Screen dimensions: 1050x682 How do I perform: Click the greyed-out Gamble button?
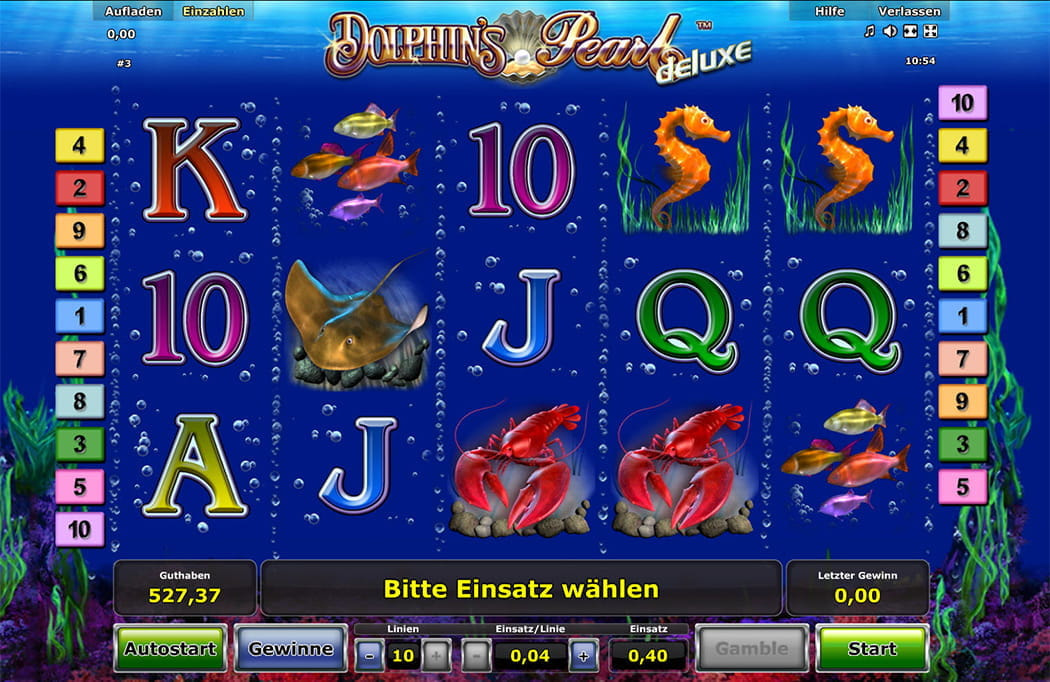751,649
